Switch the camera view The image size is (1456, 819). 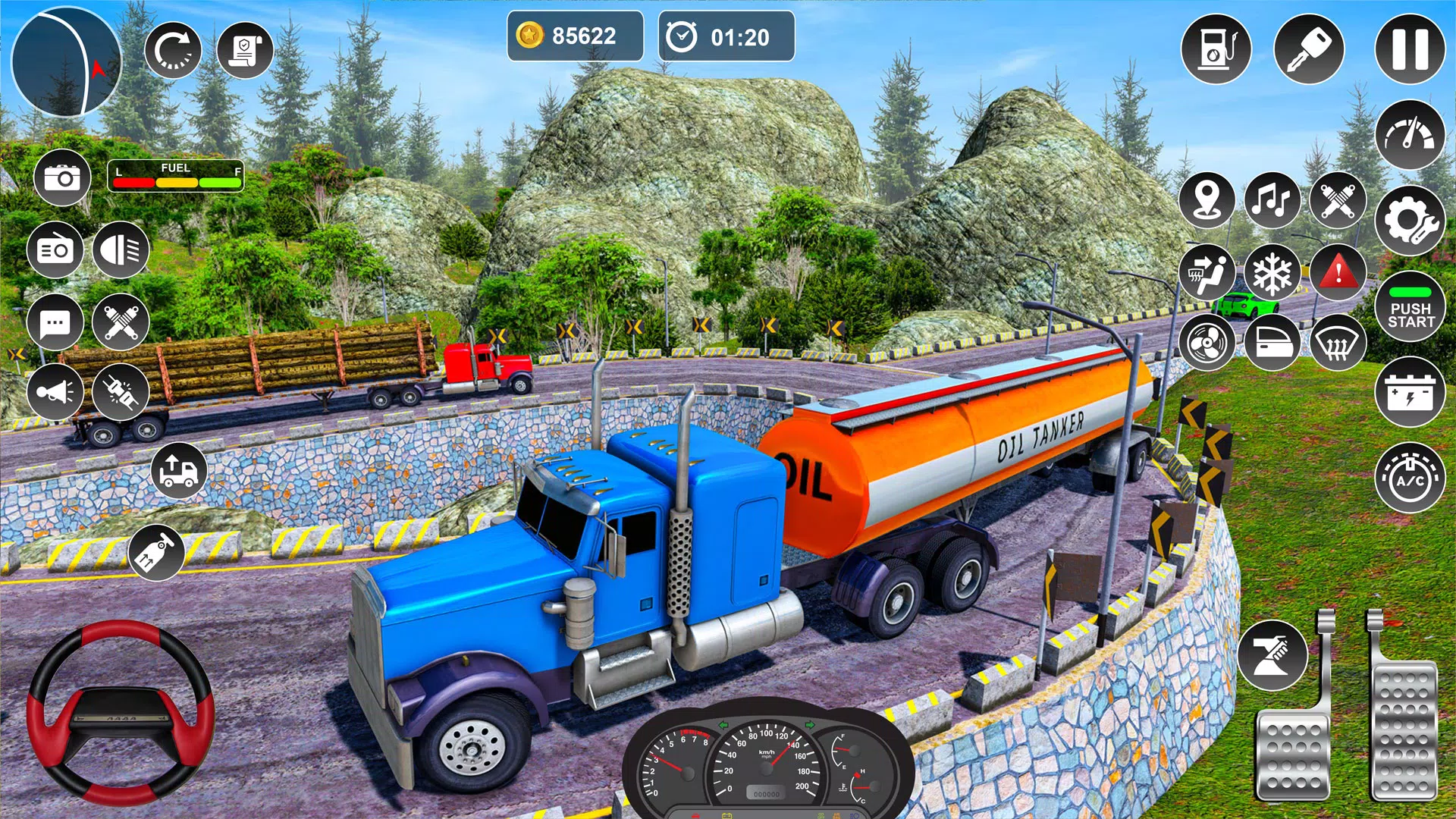click(62, 178)
